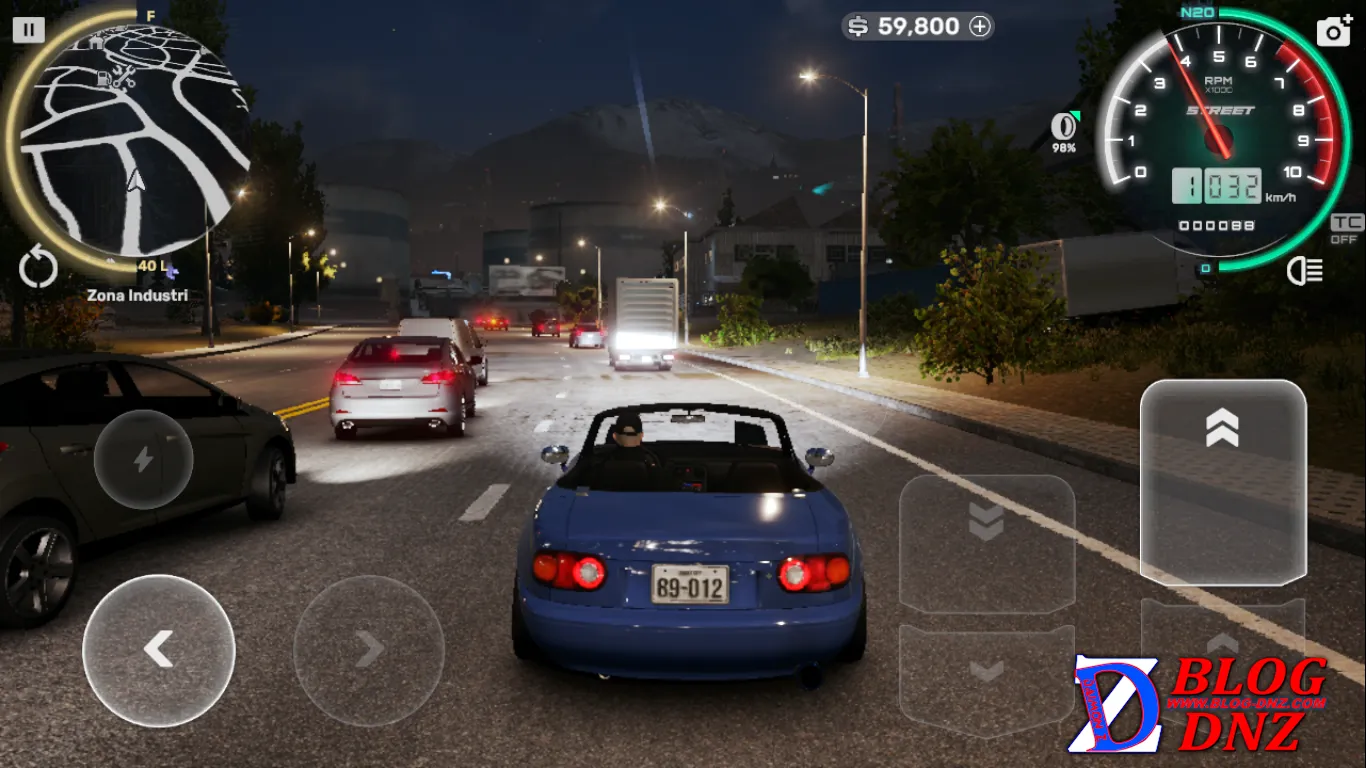
Task: Pause the game with the pause button
Action: [x=28, y=30]
